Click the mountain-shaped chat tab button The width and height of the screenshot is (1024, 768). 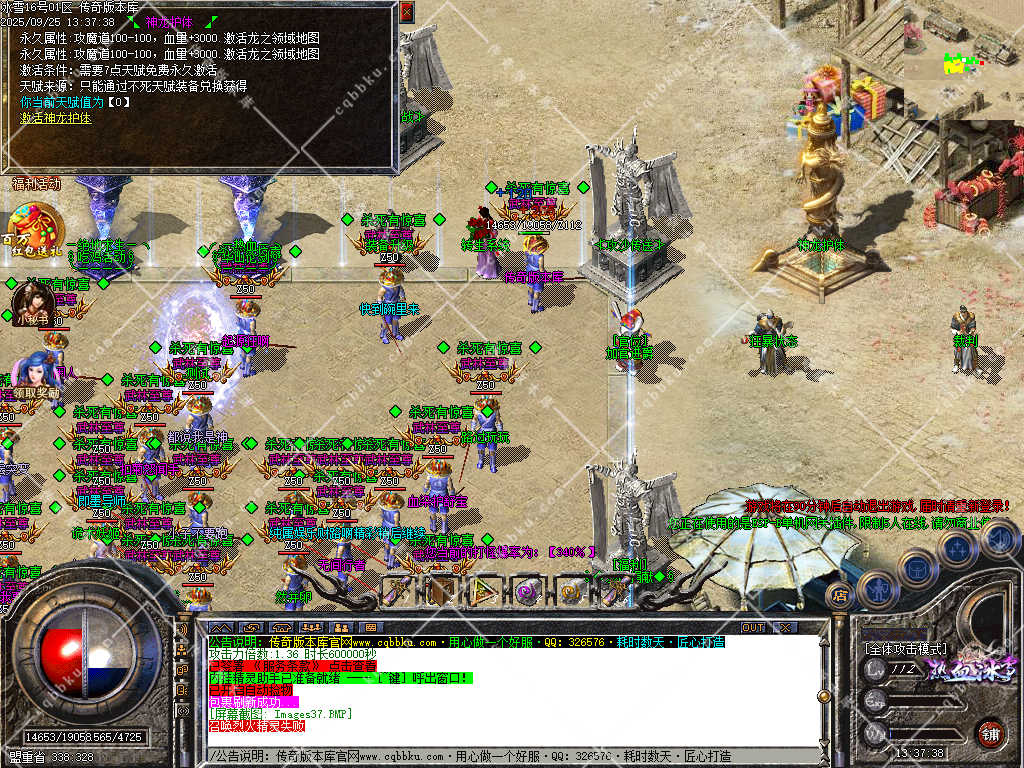(x=222, y=627)
